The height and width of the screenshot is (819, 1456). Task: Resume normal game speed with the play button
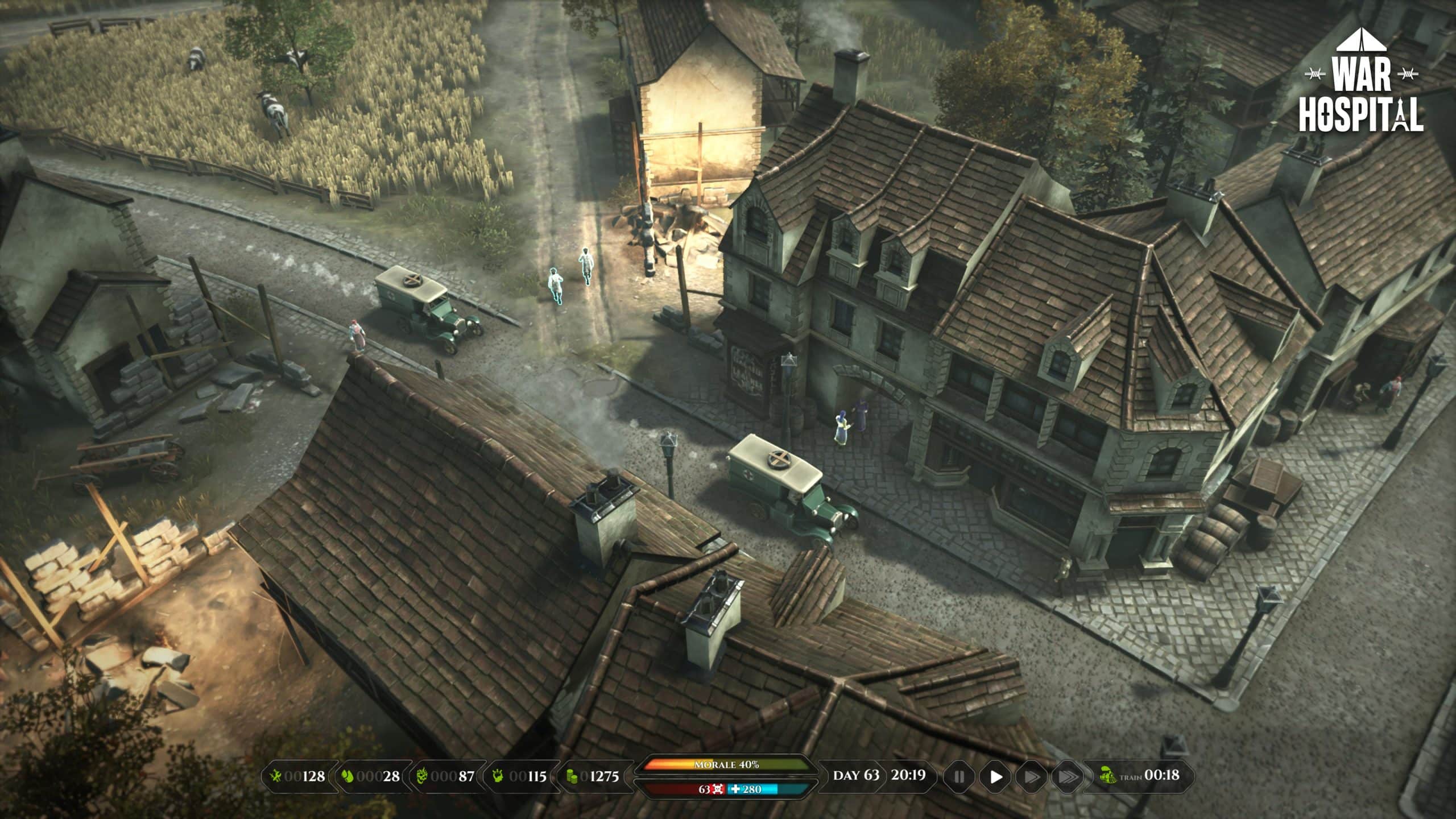(x=997, y=776)
